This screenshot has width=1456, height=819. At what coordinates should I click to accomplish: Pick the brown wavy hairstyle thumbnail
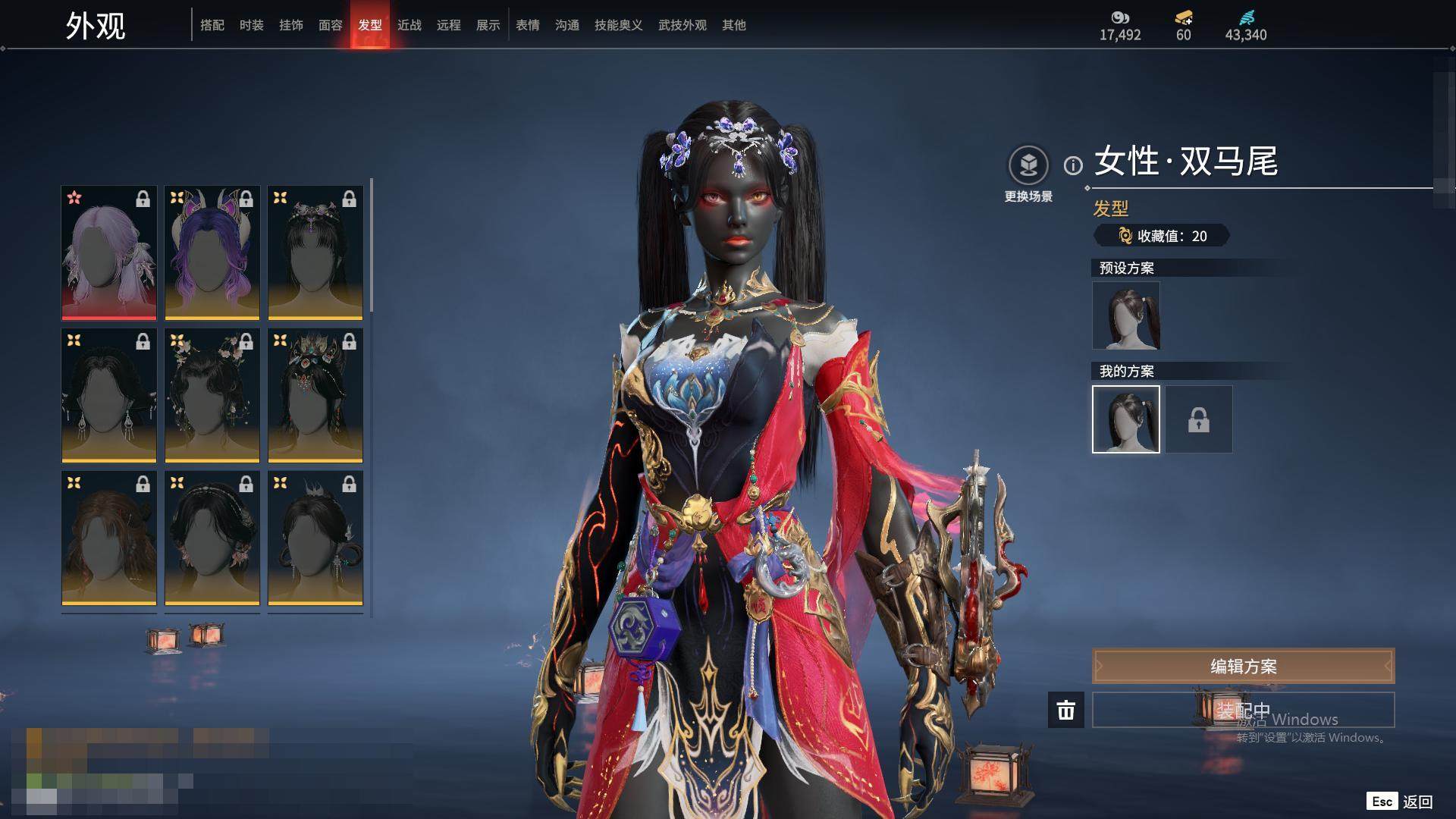pyautogui.click(x=109, y=538)
